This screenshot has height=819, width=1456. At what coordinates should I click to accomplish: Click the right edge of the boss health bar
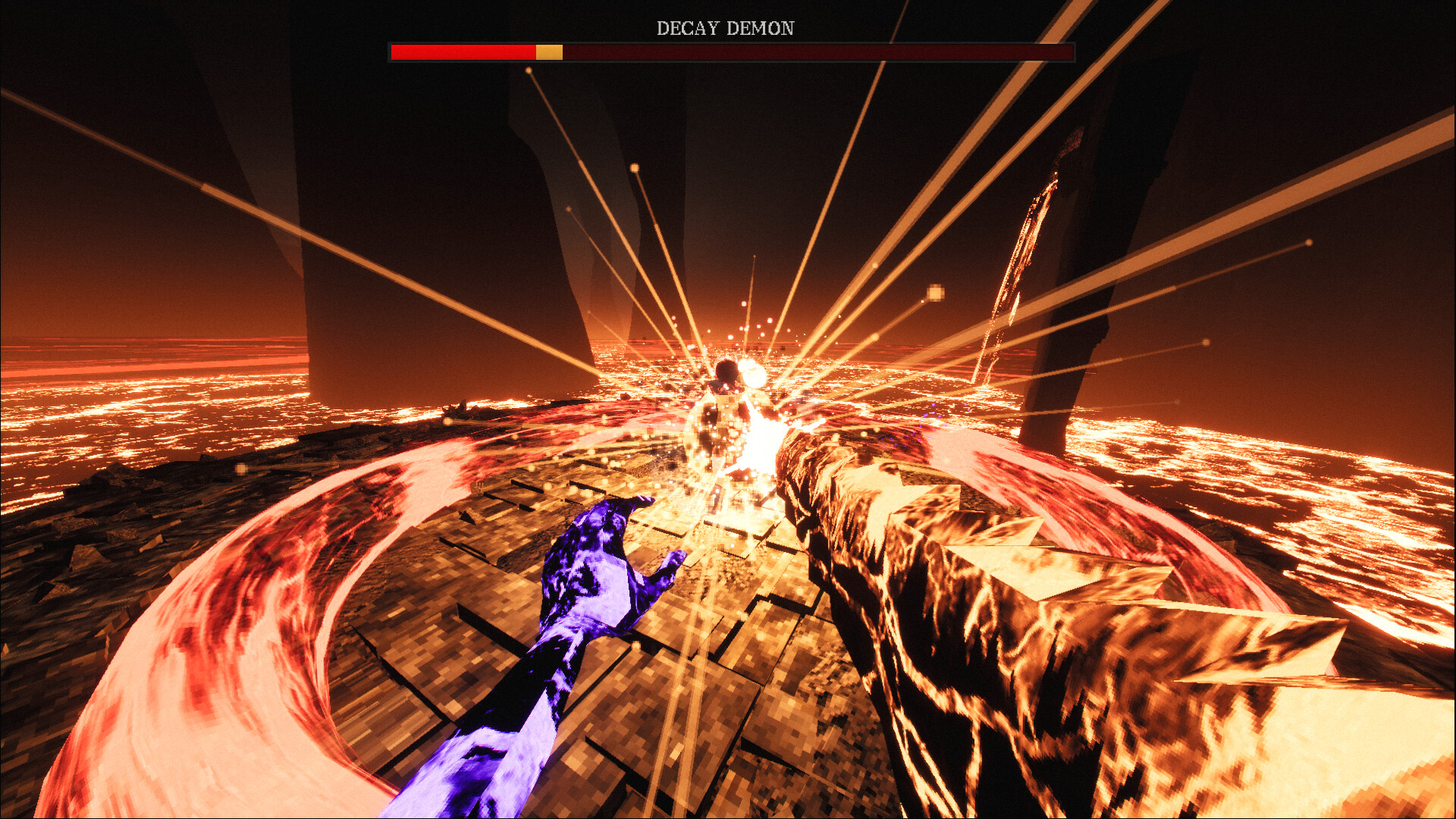point(1071,52)
